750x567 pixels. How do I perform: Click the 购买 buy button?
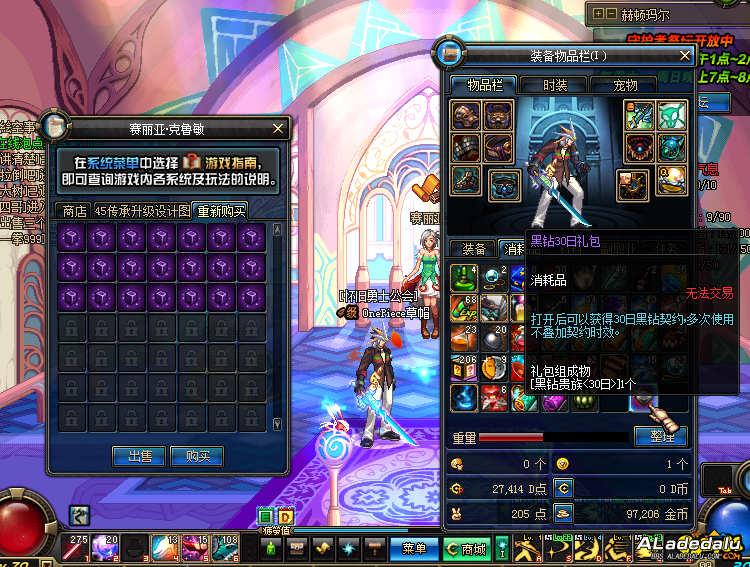(x=197, y=457)
